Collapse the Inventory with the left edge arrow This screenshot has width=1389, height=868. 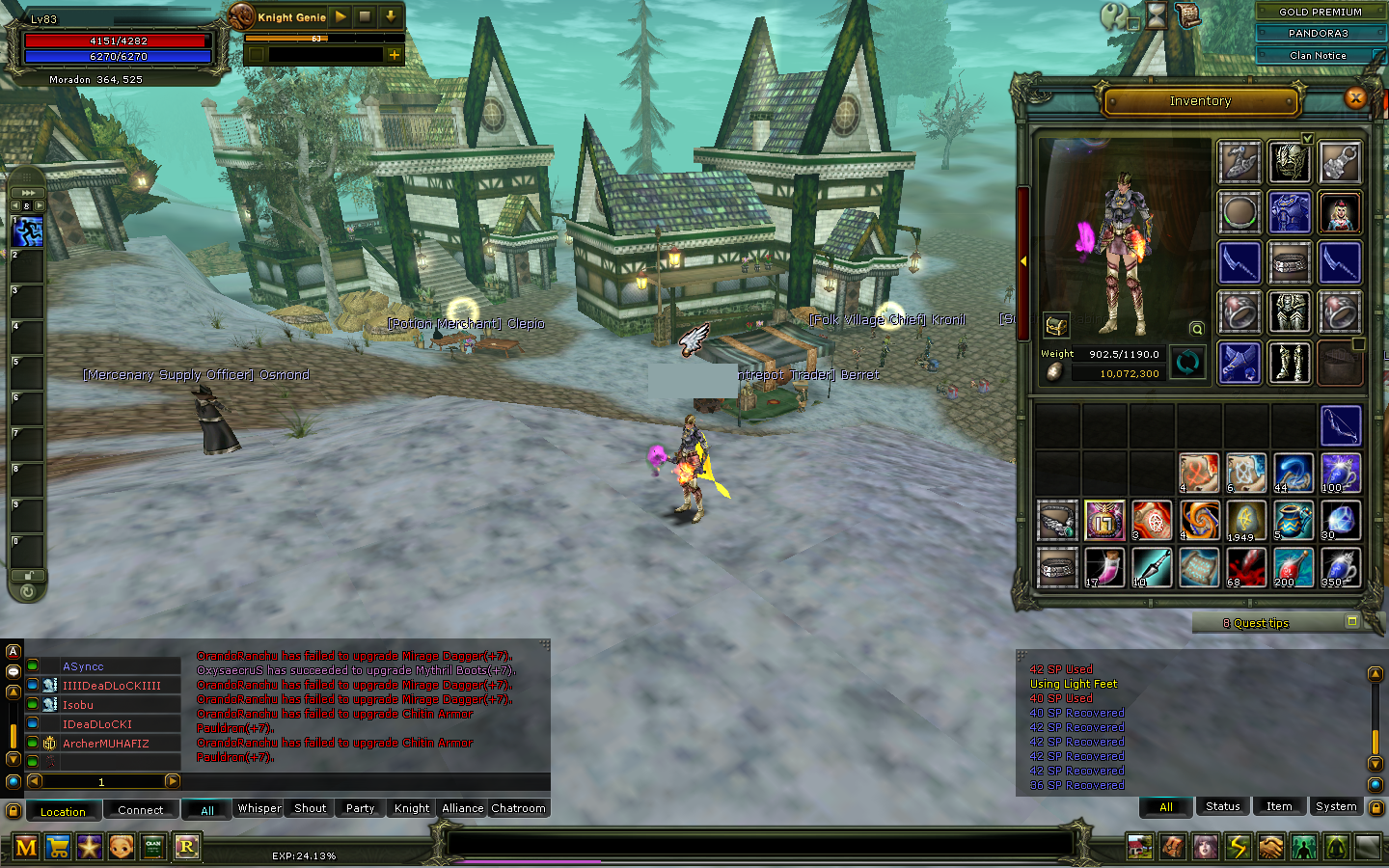click(1024, 260)
